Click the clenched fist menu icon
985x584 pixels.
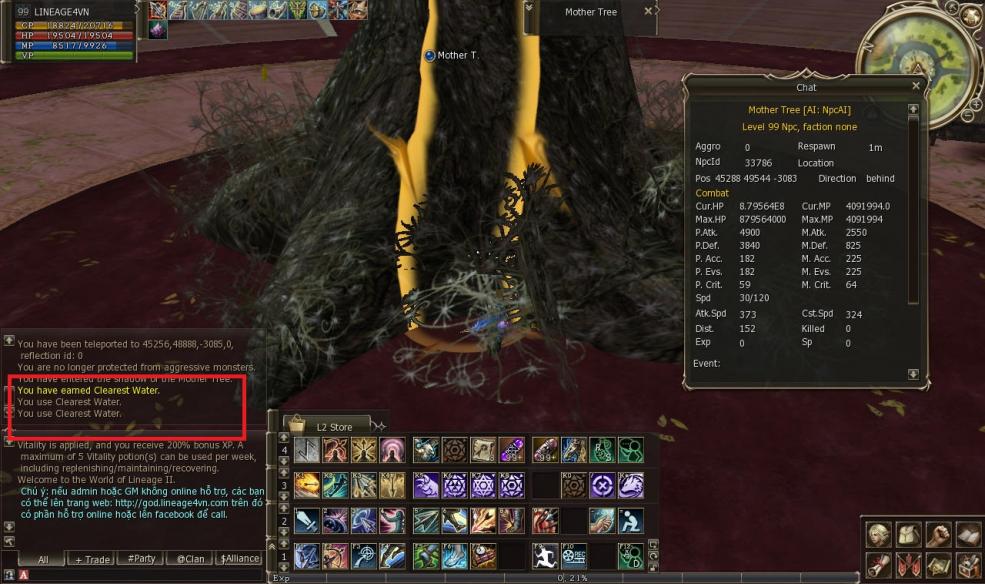pyautogui.click(x=938, y=534)
